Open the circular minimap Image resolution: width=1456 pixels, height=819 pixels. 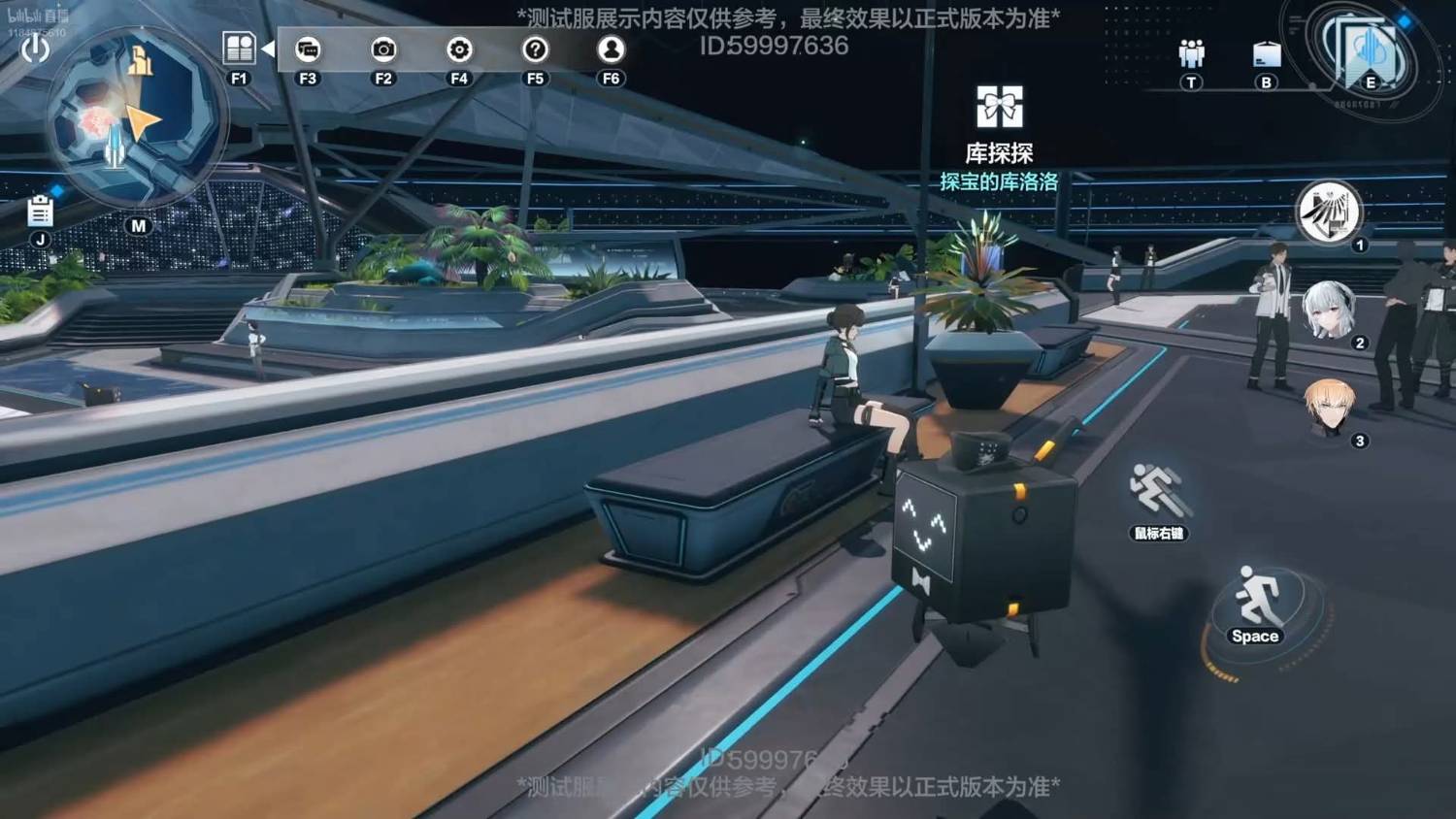134,120
